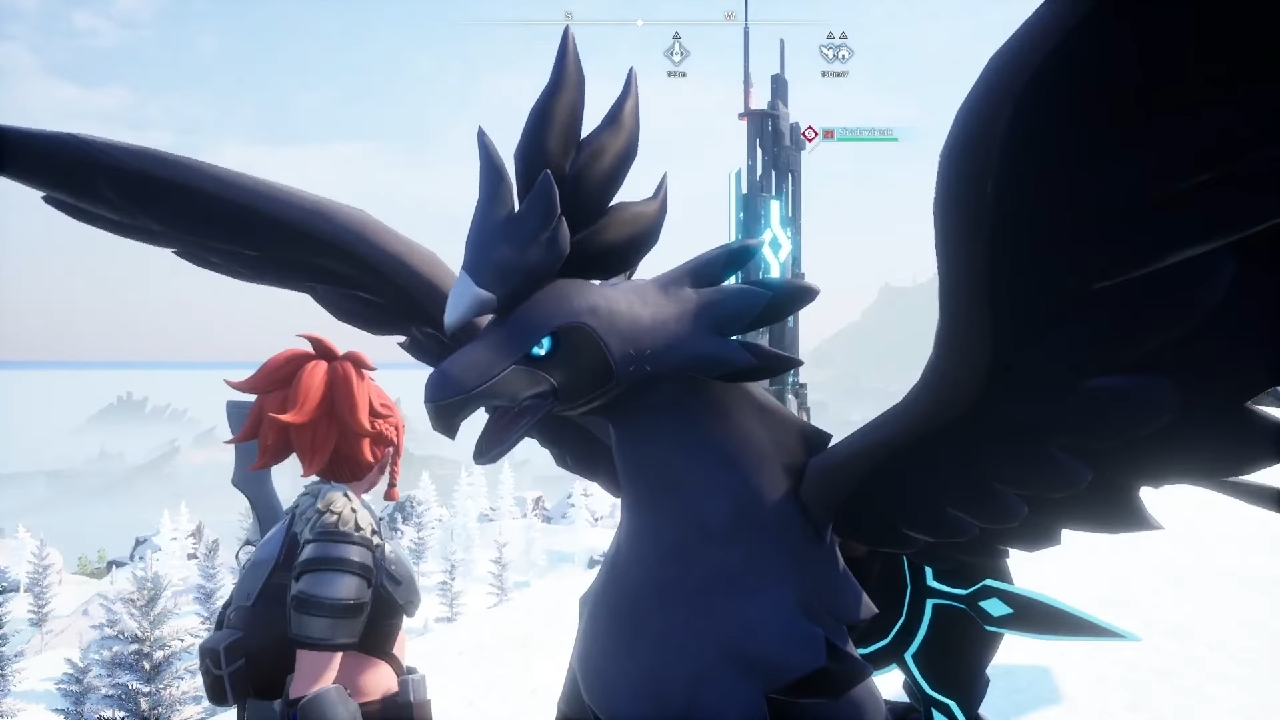
Task: Click the rightmost waypoint icon on the compass
Action: tap(845, 52)
